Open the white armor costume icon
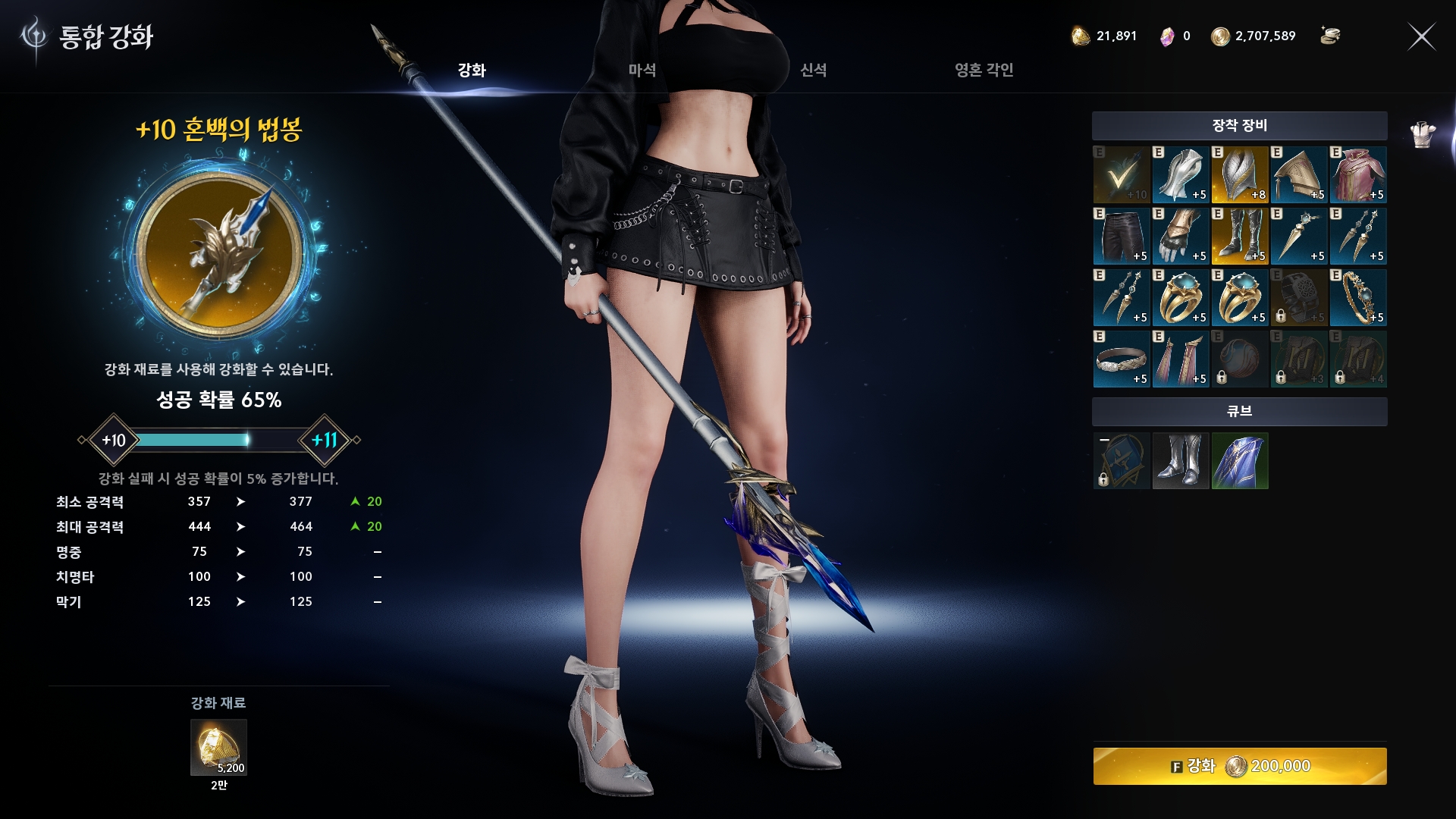The width and height of the screenshot is (1456, 819). click(x=1423, y=135)
